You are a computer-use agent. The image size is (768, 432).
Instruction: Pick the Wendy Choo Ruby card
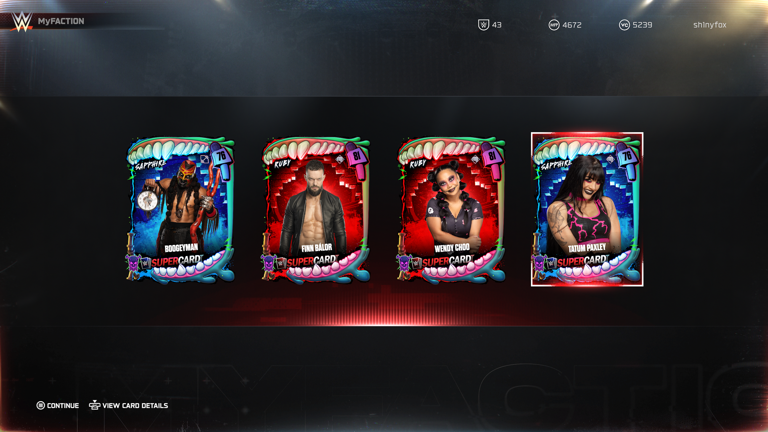pyautogui.click(x=452, y=210)
